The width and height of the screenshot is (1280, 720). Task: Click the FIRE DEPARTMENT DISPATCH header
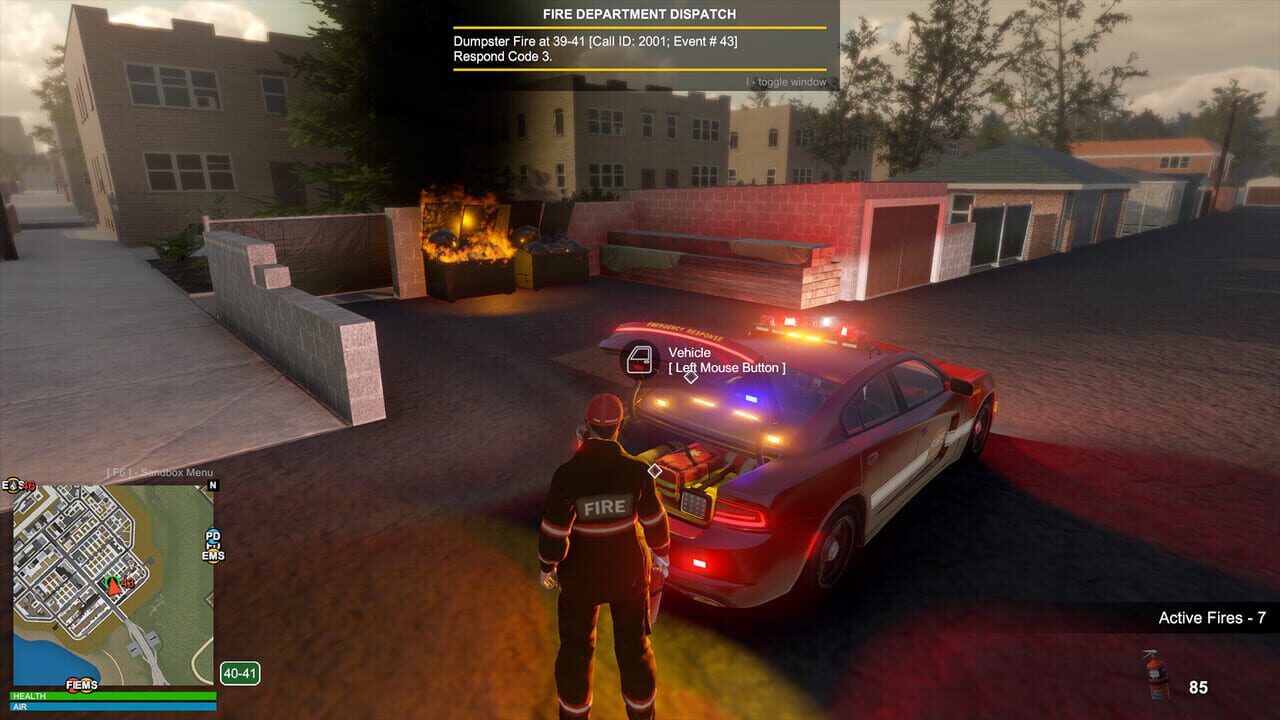click(639, 14)
